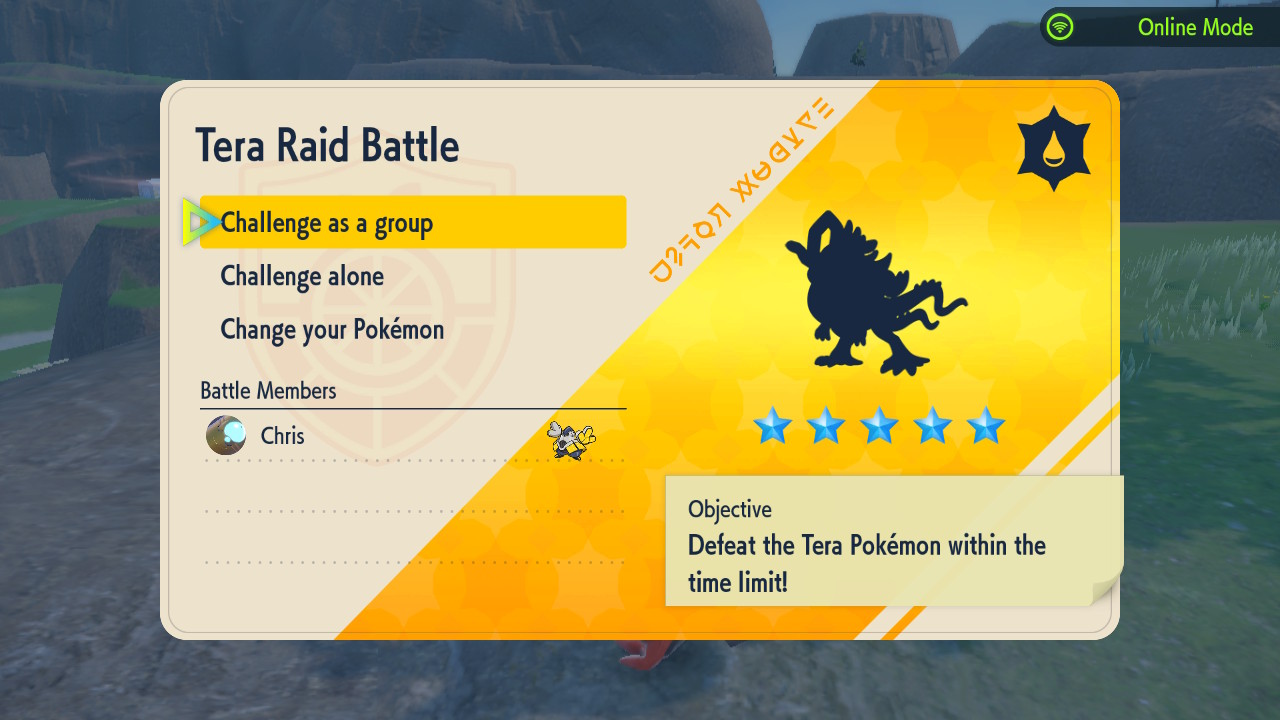The height and width of the screenshot is (720, 1280).
Task: Click the Online Mode label
Action: (x=1195, y=27)
